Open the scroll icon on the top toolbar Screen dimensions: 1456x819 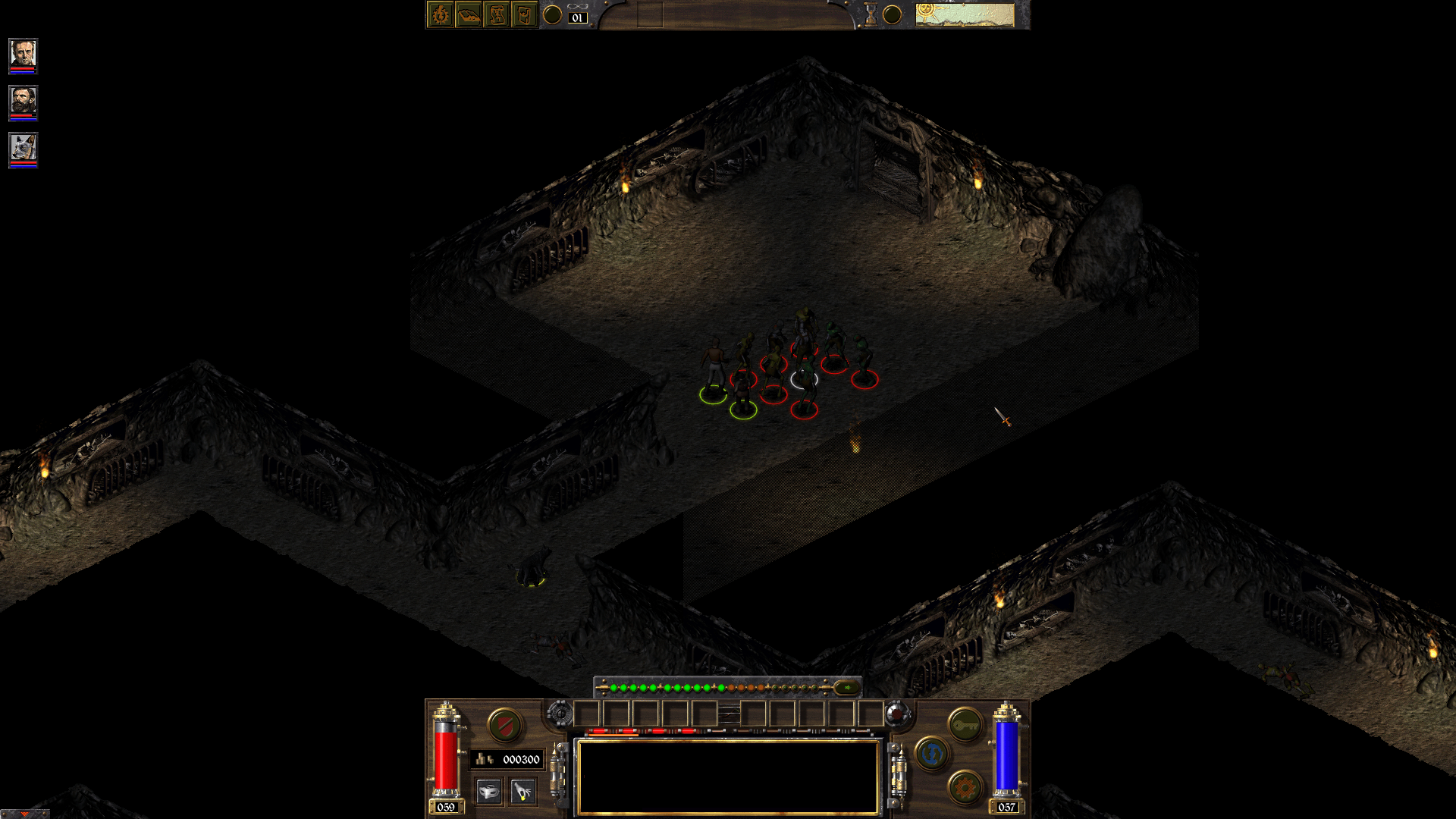click(x=497, y=14)
